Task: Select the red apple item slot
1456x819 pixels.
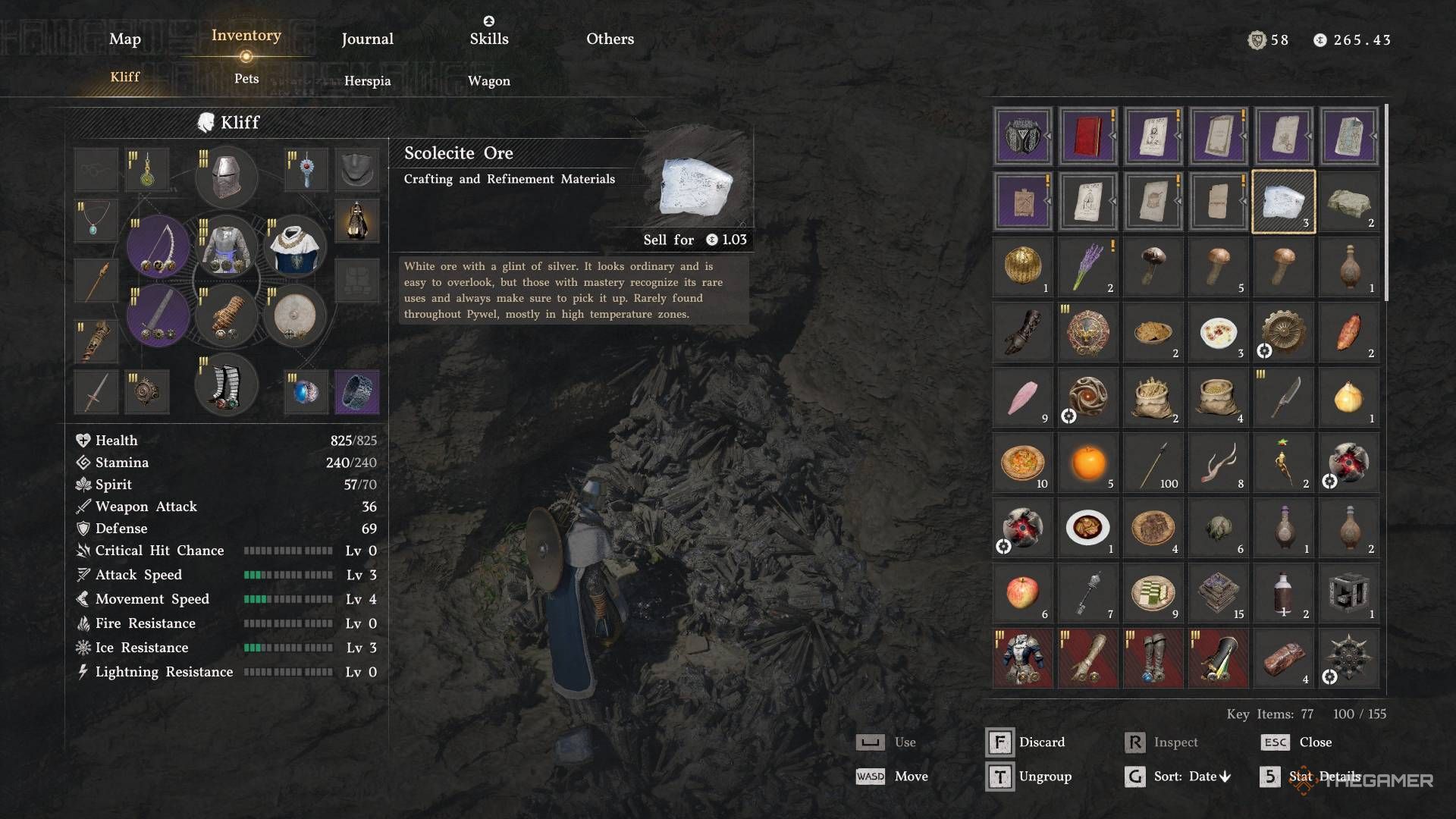Action: click(1022, 593)
